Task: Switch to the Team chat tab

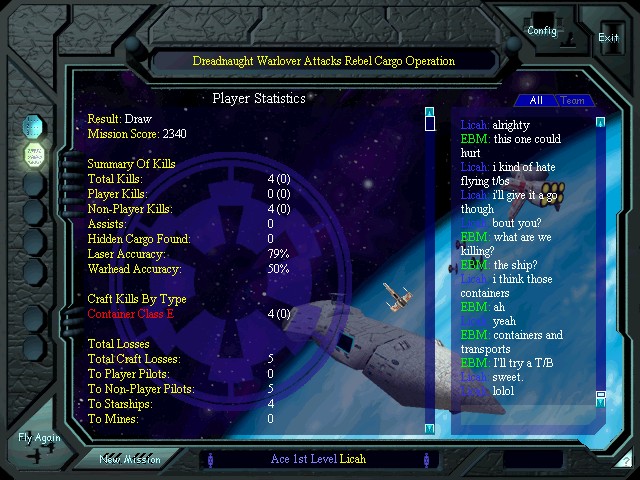Action: pyautogui.click(x=572, y=100)
